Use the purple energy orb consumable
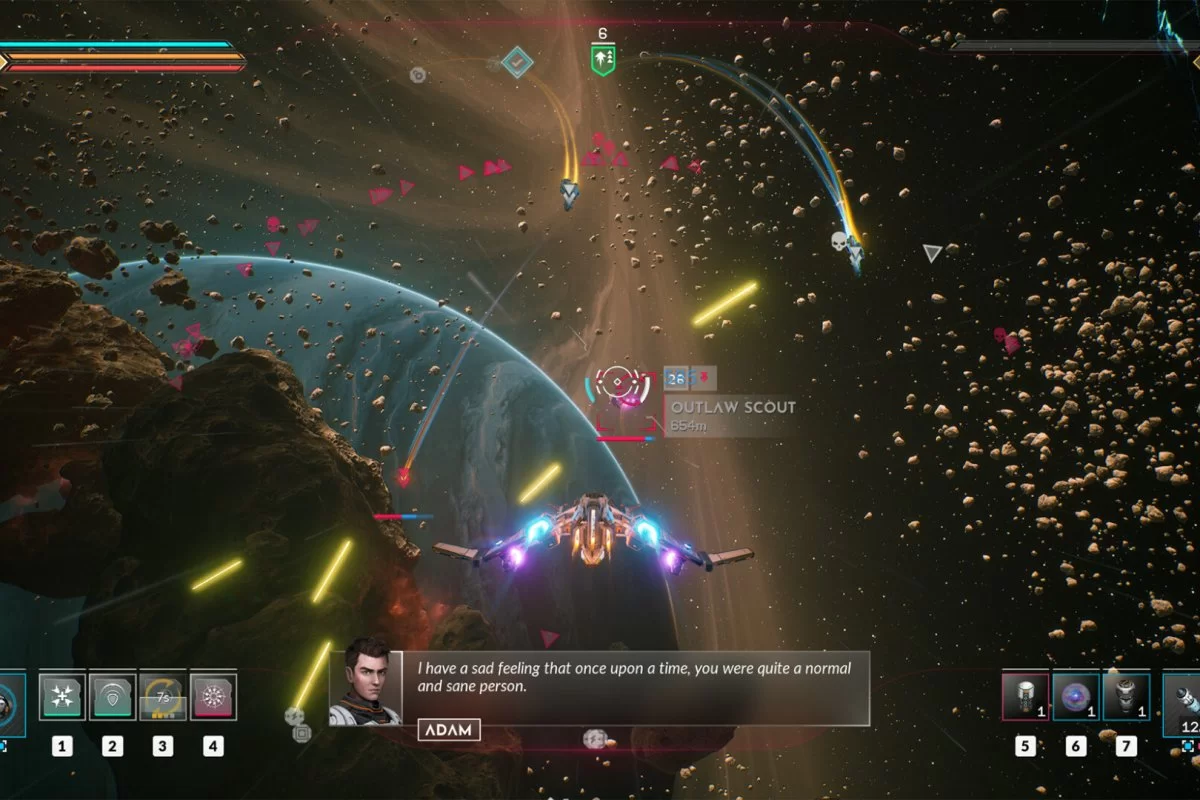 [1076, 696]
